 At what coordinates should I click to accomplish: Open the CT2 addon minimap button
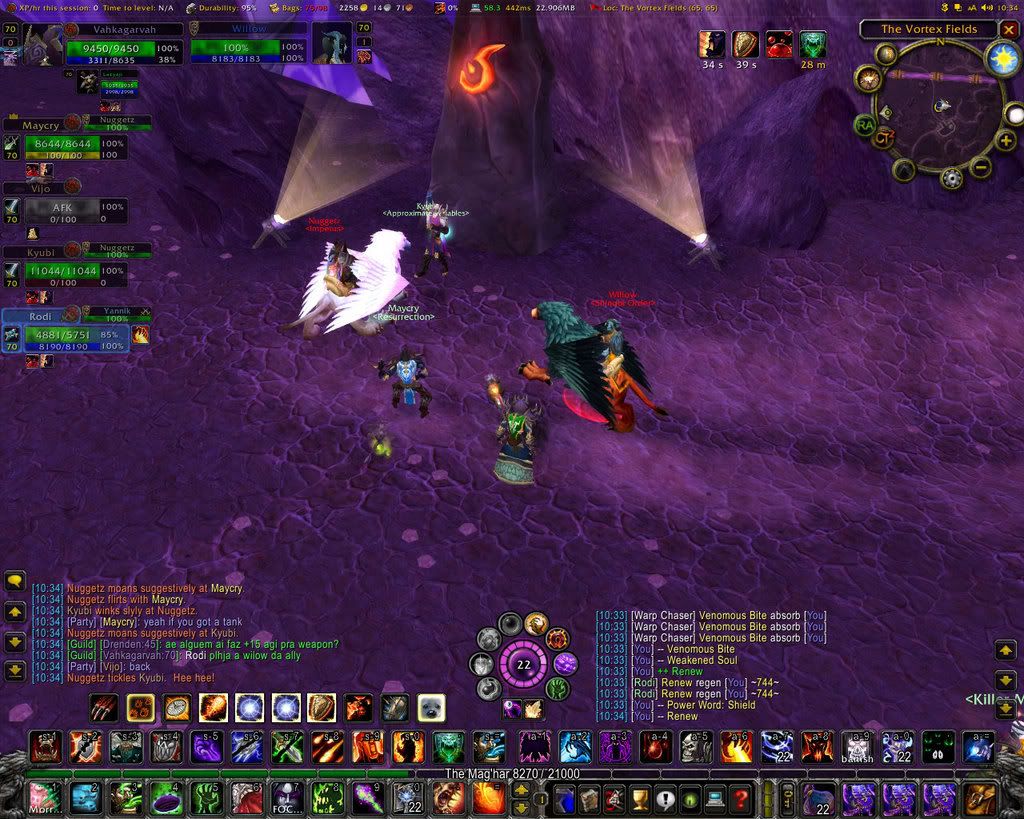[x=882, y=138]
